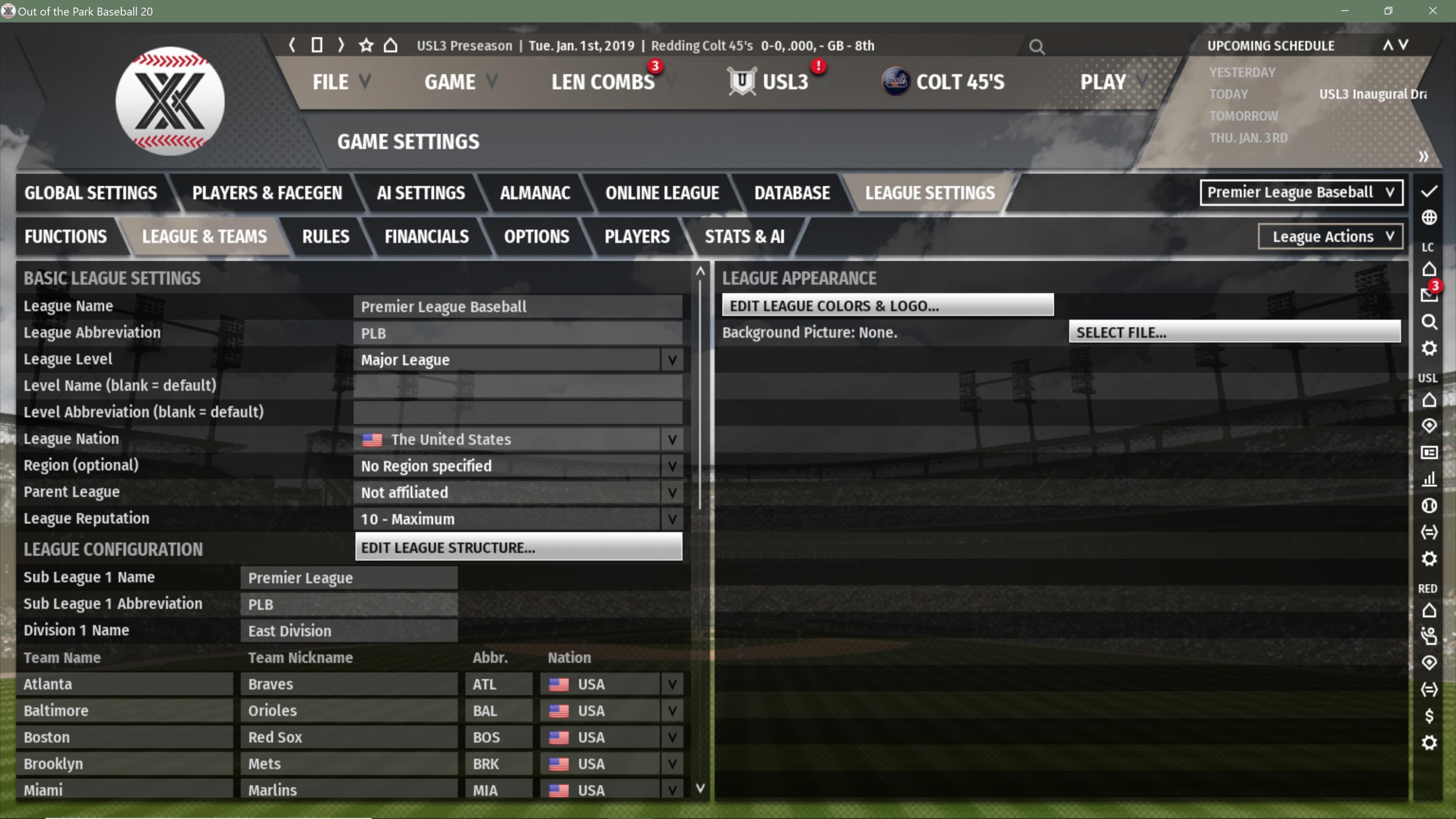Click Edit League Structure button
This screenshot has height=819, width=1456.
coord(518,548)
